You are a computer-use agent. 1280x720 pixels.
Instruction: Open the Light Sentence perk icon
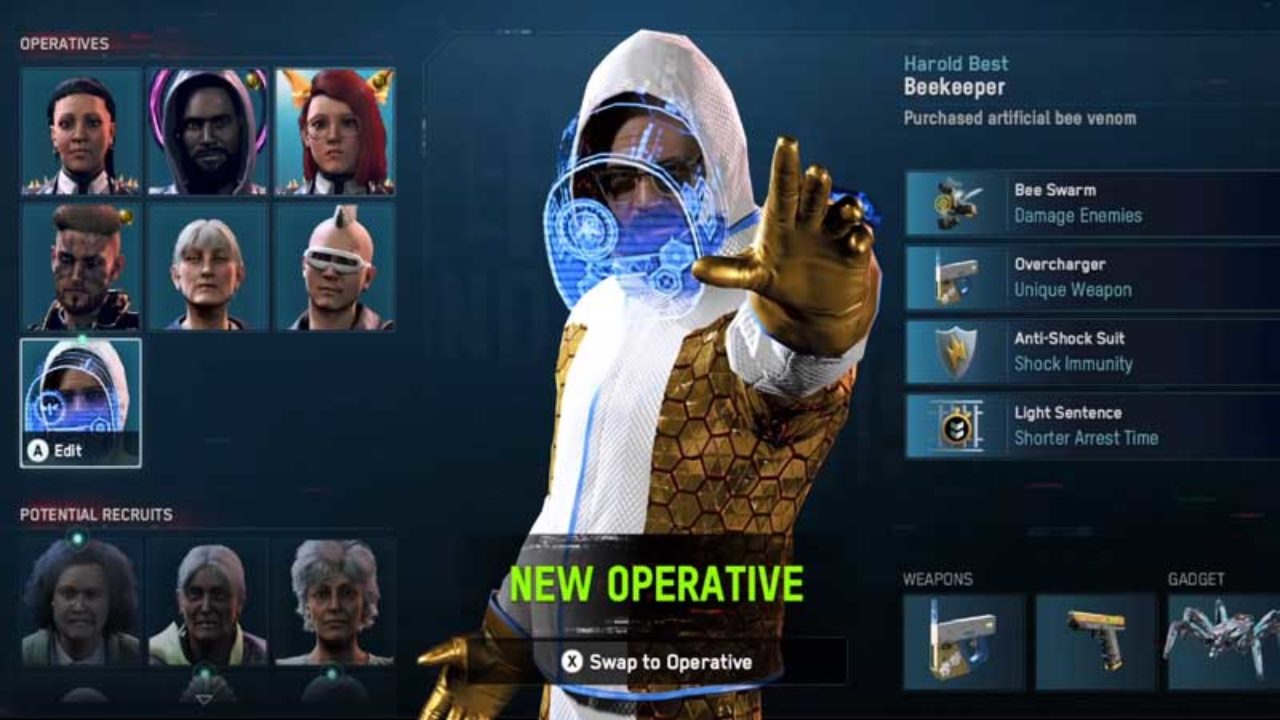955,425
